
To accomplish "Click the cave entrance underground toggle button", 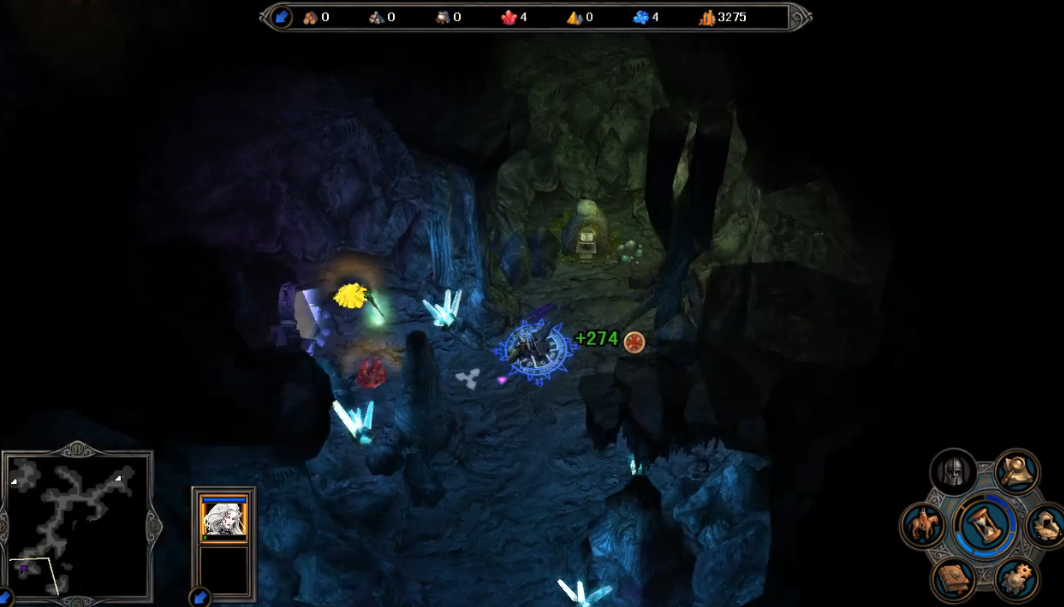I will (1044, 524).
